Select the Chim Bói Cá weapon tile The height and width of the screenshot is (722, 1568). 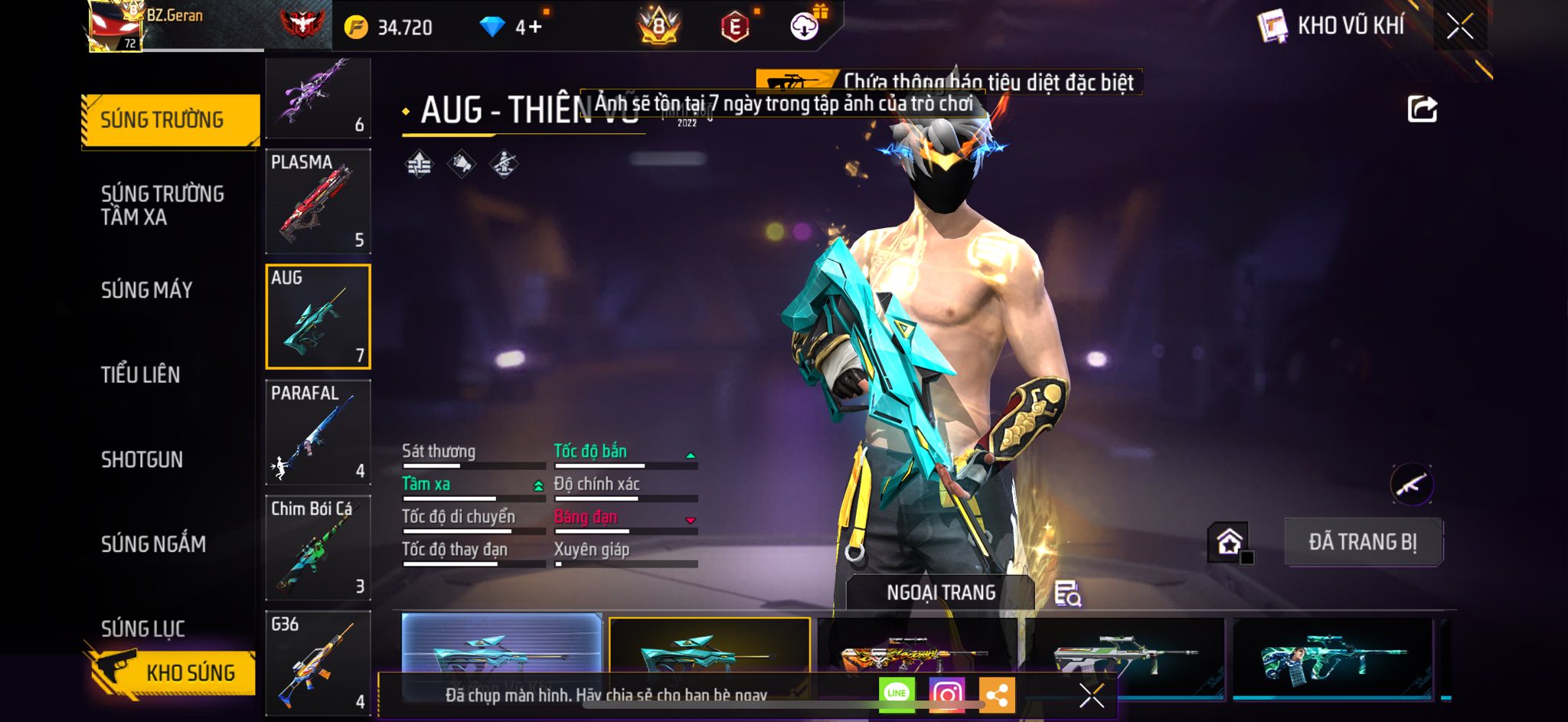tap(318, 548)
